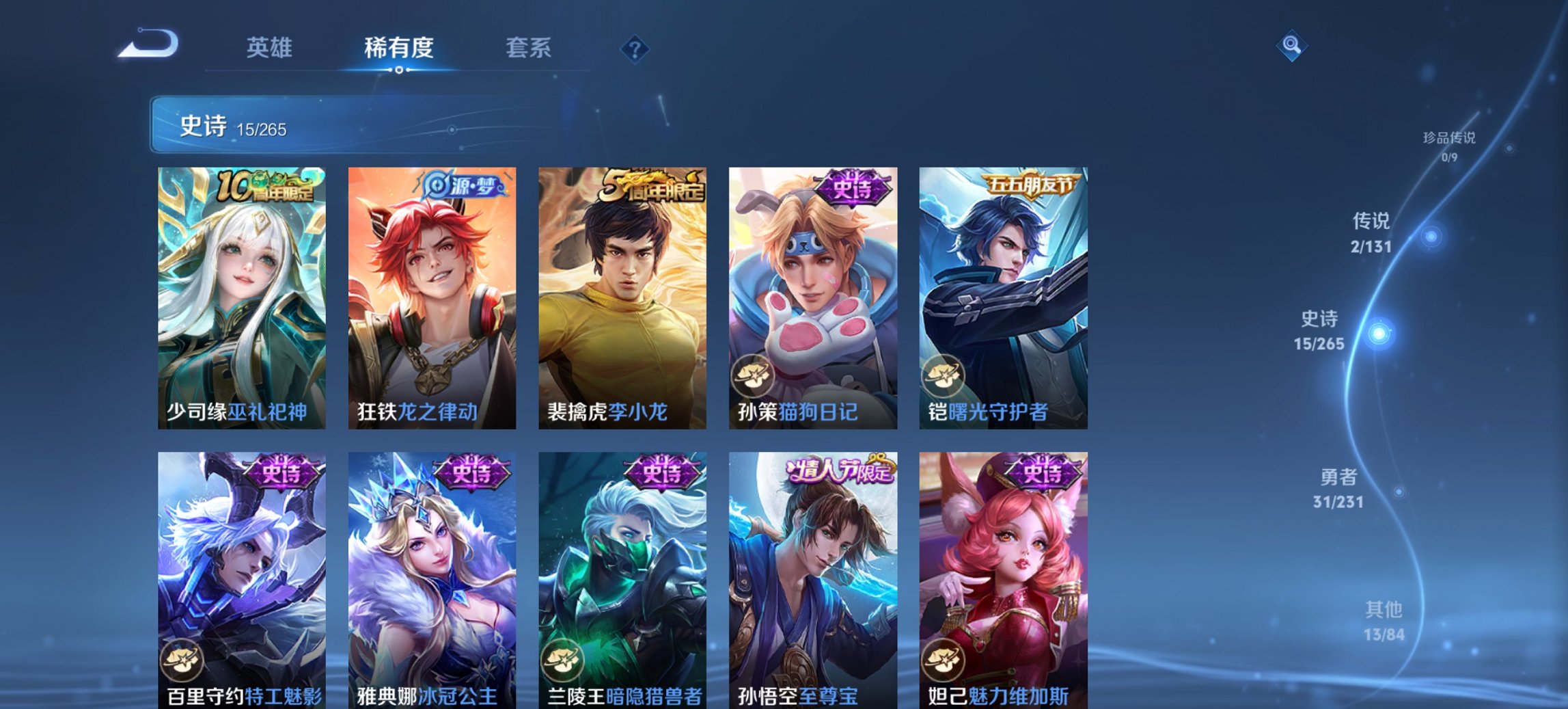Switch to the 套系 tab
1568x709 pixels.
pyautogui.click(x=529, y=47)
